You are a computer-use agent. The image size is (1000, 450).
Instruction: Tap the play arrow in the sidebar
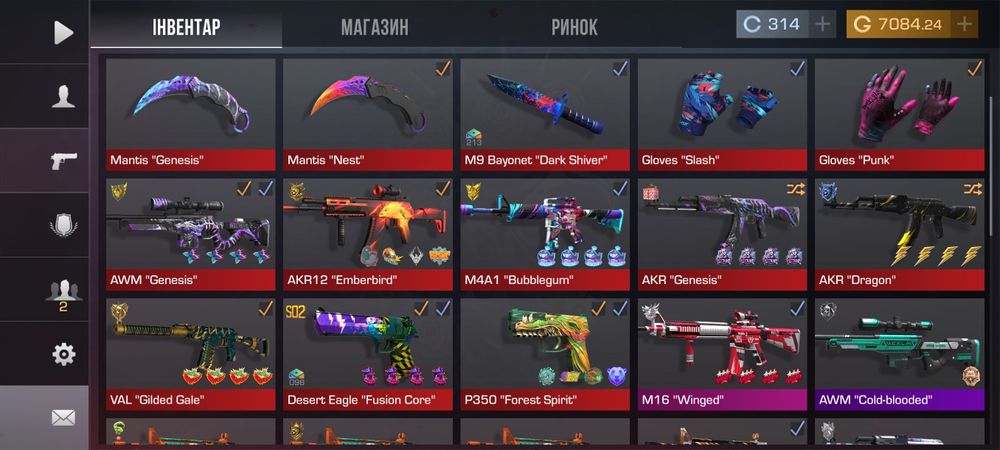(x=63, y=32)
